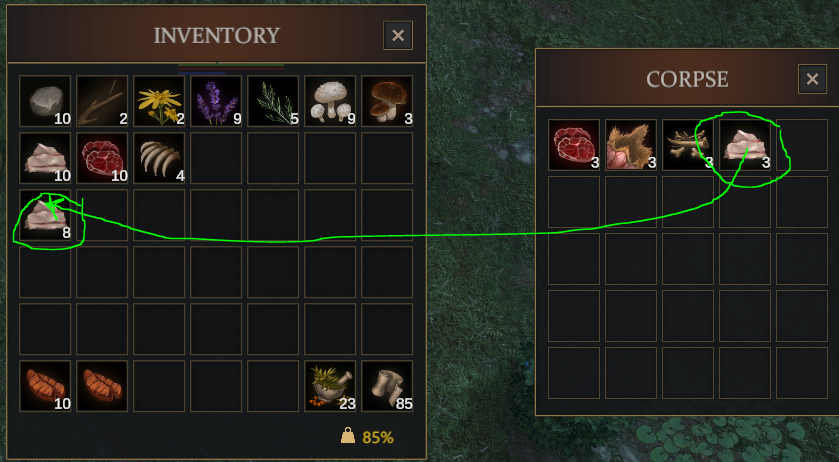Grab the bones from the corpse

click(688, 145)
